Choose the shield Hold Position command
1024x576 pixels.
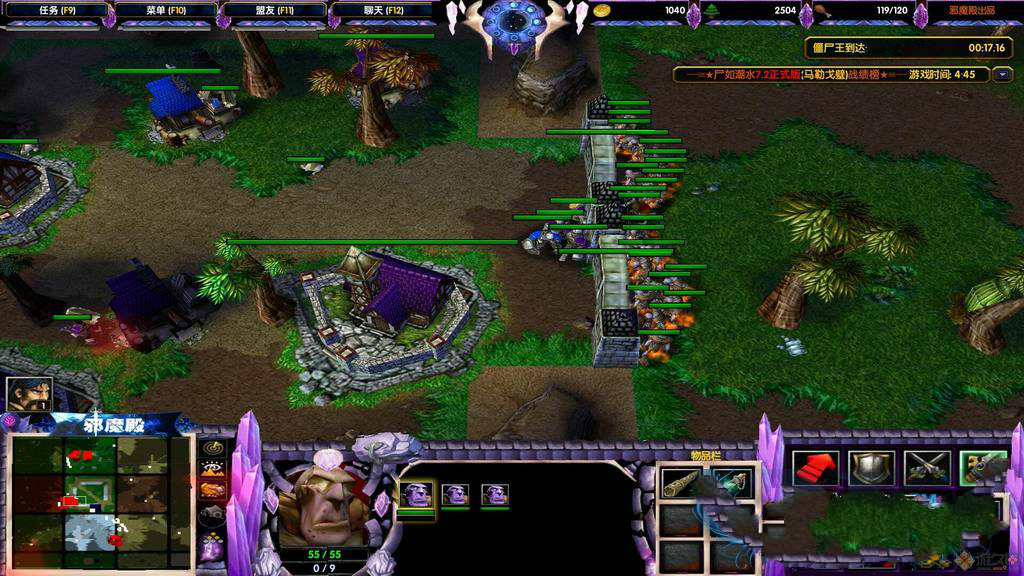coord(870,467)
